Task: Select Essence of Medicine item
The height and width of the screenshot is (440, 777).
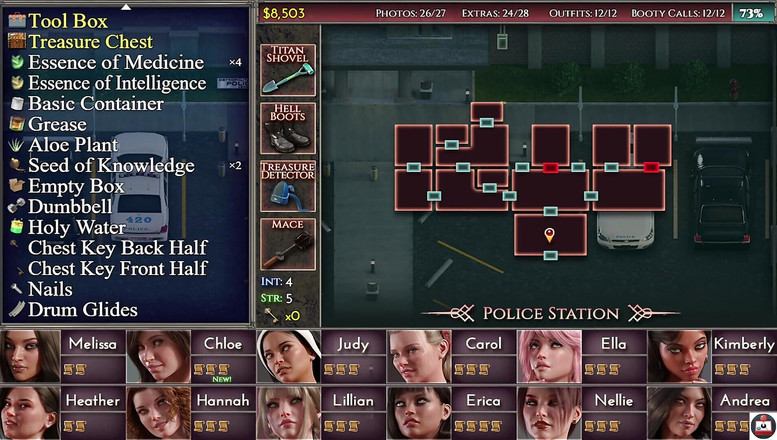Action: (x=115, y=62)
